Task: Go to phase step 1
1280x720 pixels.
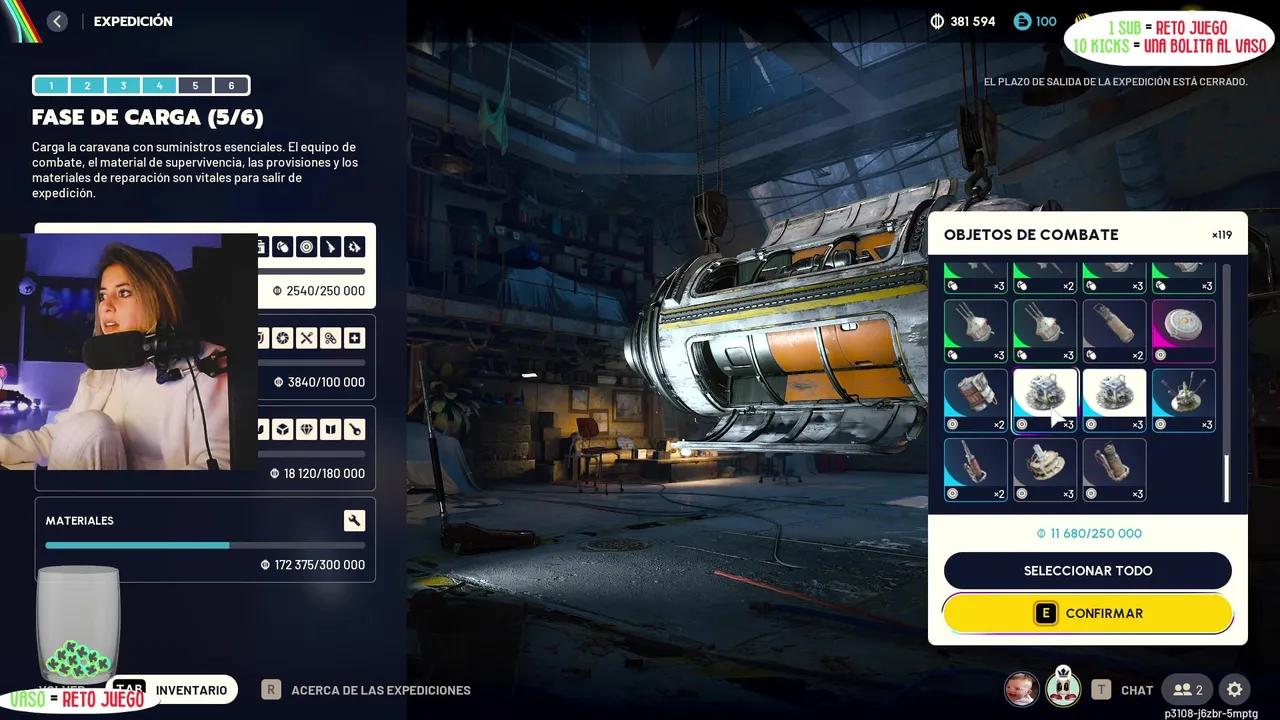Action: 51,86
